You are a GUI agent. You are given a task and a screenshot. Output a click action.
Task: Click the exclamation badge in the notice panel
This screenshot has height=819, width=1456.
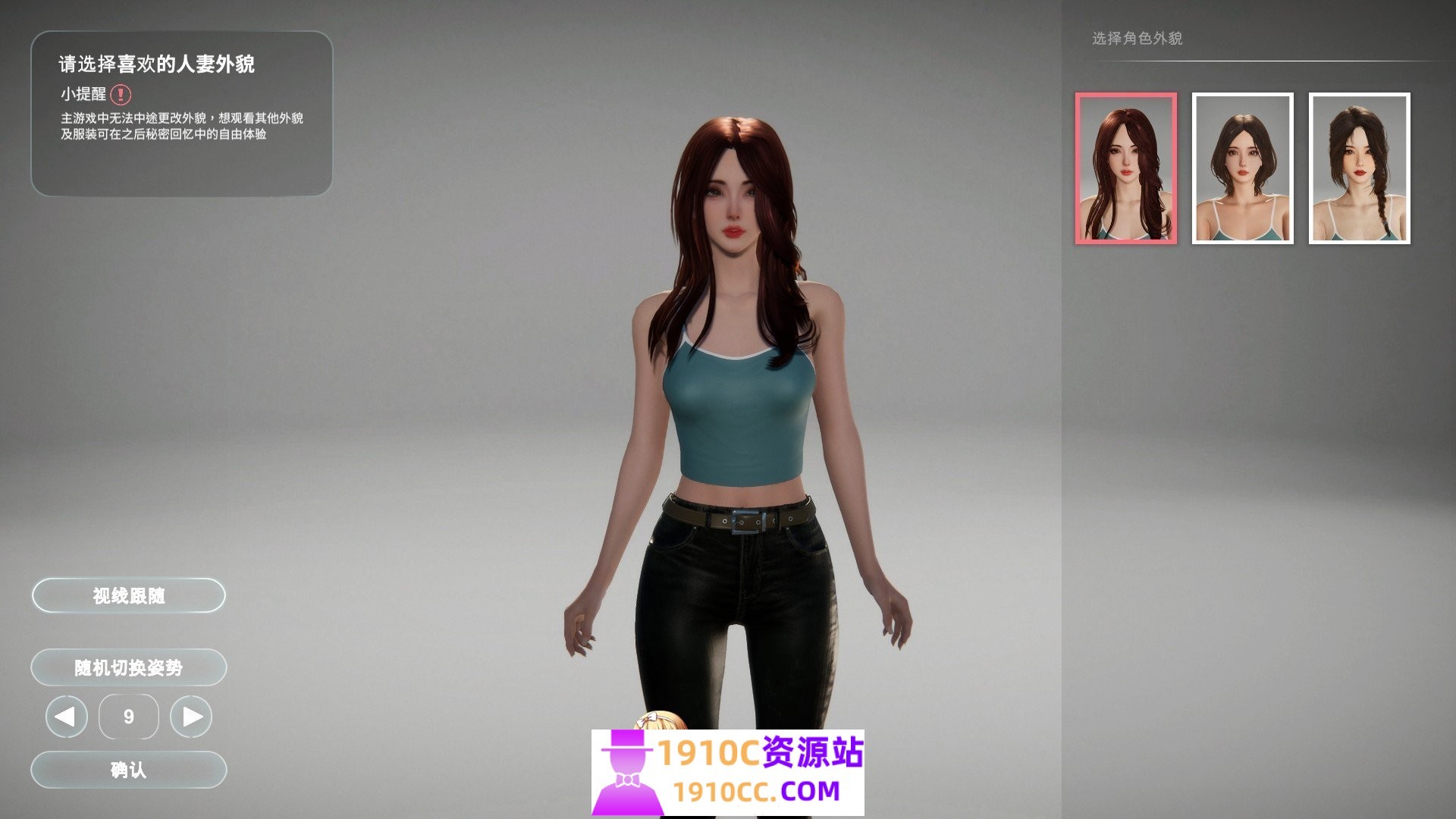121,93
